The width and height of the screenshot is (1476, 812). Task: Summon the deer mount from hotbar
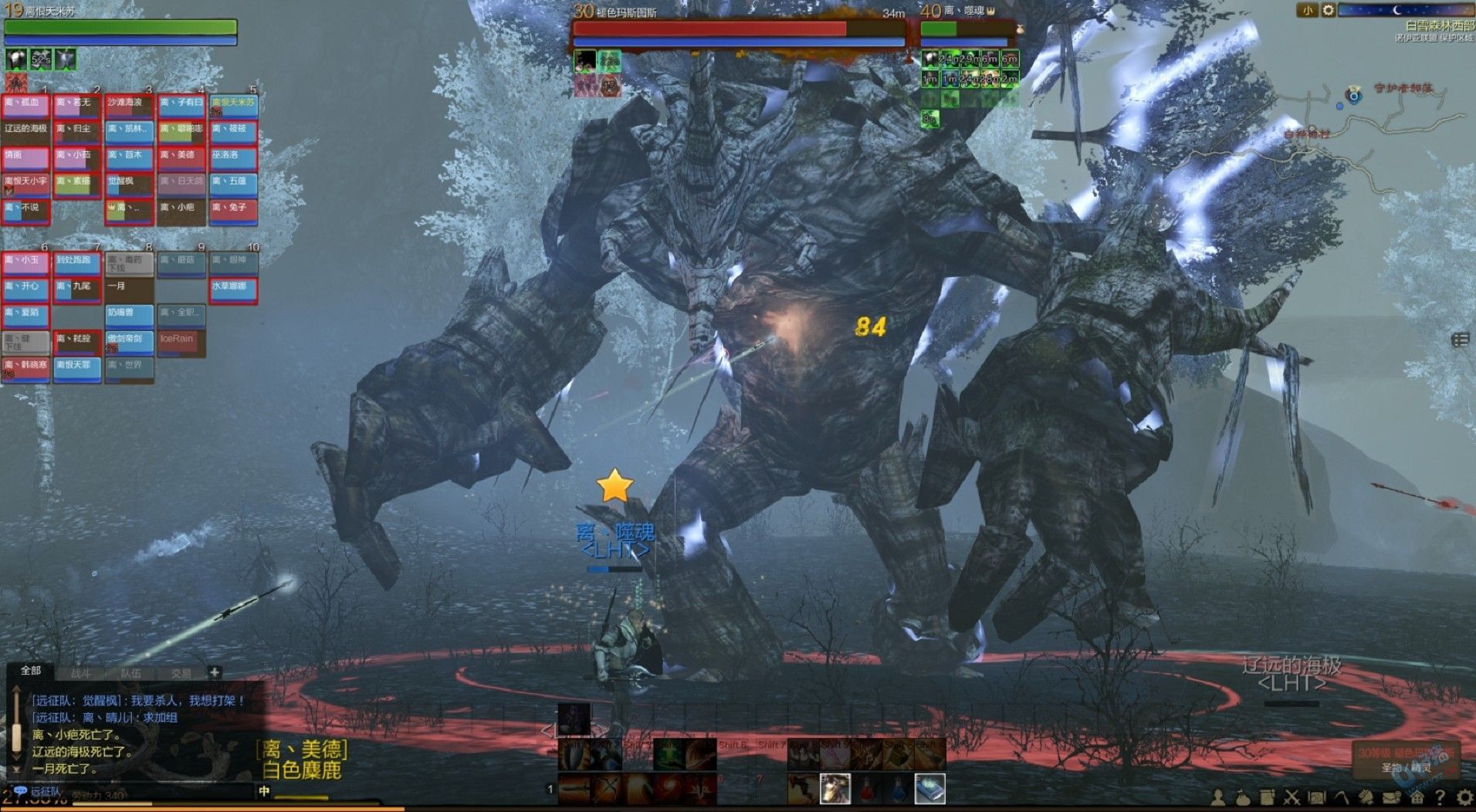click(834, 789)
